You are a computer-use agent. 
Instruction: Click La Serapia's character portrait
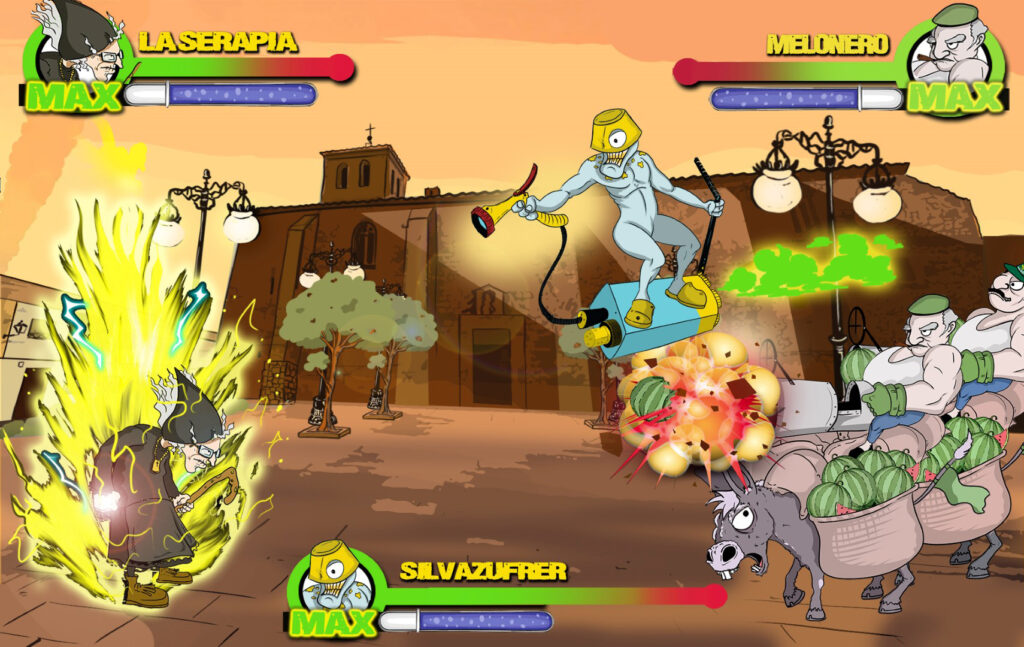(78, 45)
